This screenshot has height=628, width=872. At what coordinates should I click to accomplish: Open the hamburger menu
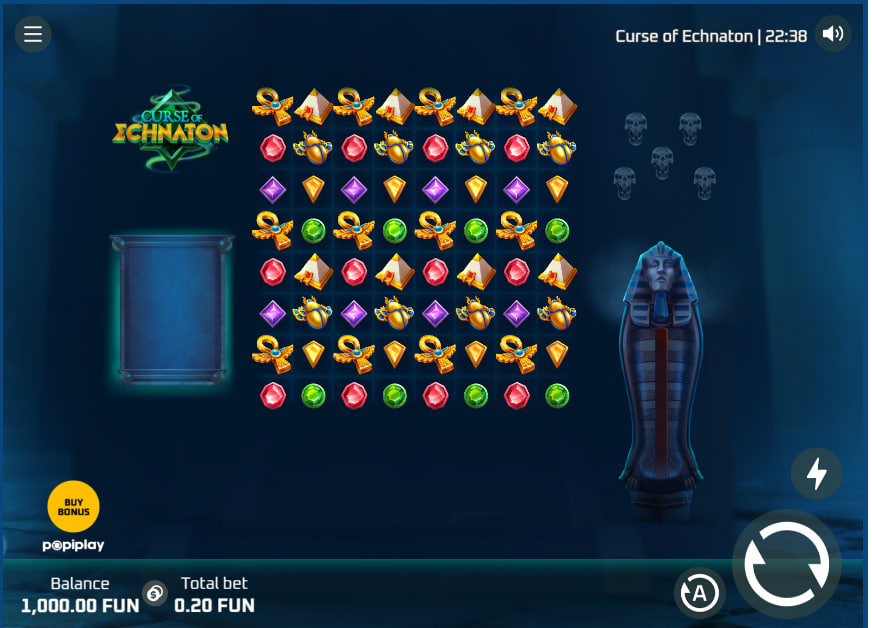[33, 35]
